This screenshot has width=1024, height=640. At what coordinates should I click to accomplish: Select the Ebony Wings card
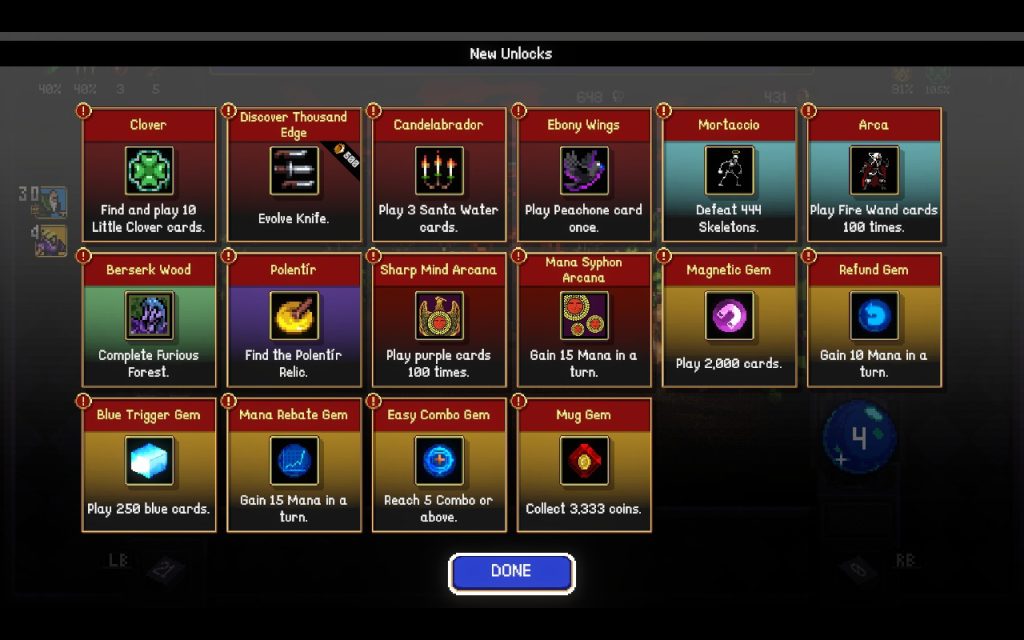pos(584,175)
